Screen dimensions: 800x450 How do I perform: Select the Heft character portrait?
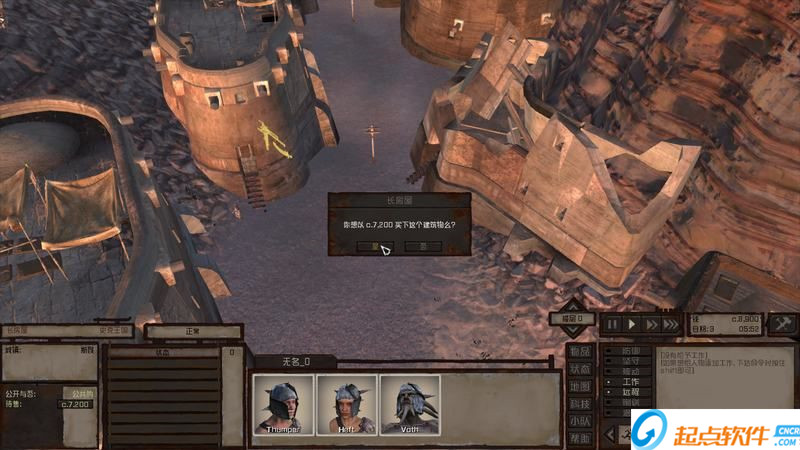(347, 405)
